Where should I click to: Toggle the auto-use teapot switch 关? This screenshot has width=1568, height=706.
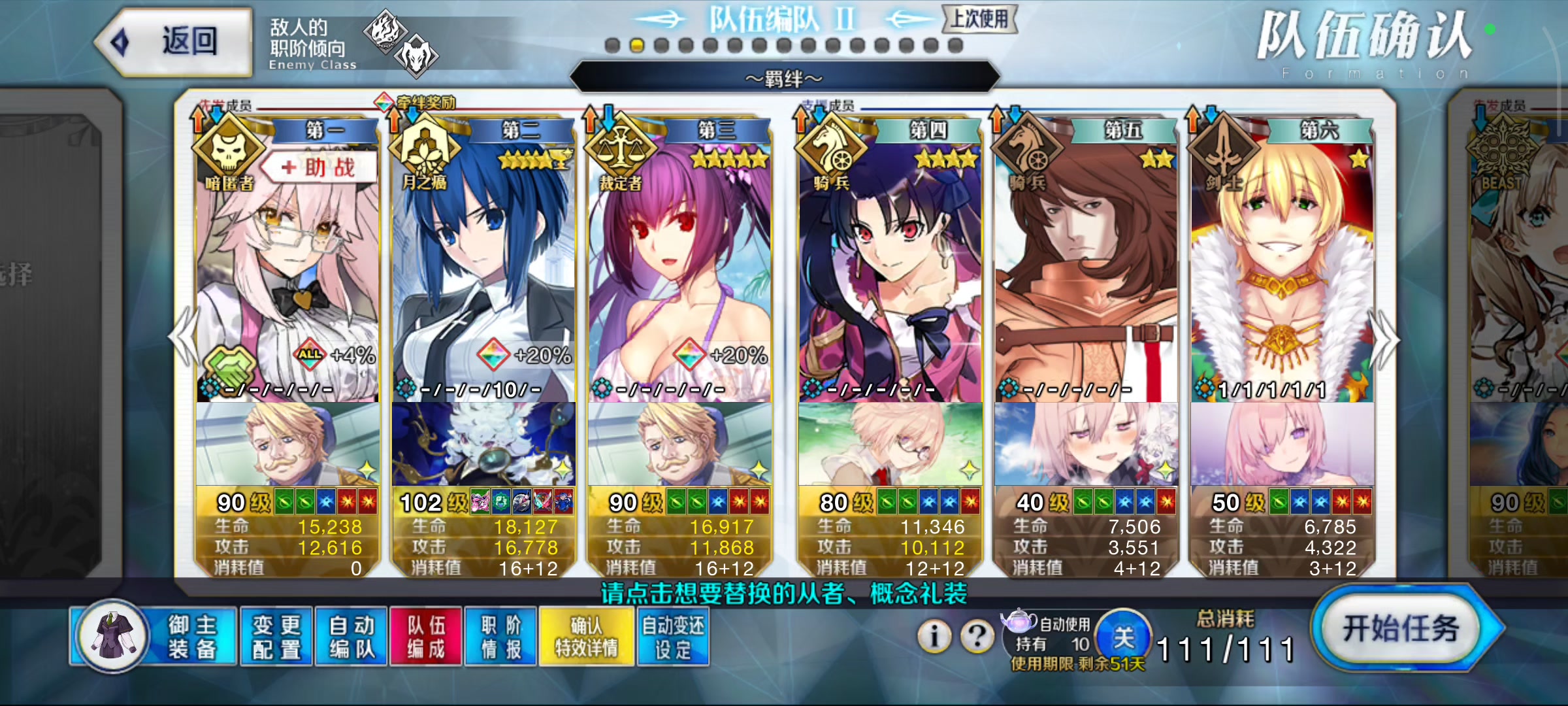pos(1123,637)
